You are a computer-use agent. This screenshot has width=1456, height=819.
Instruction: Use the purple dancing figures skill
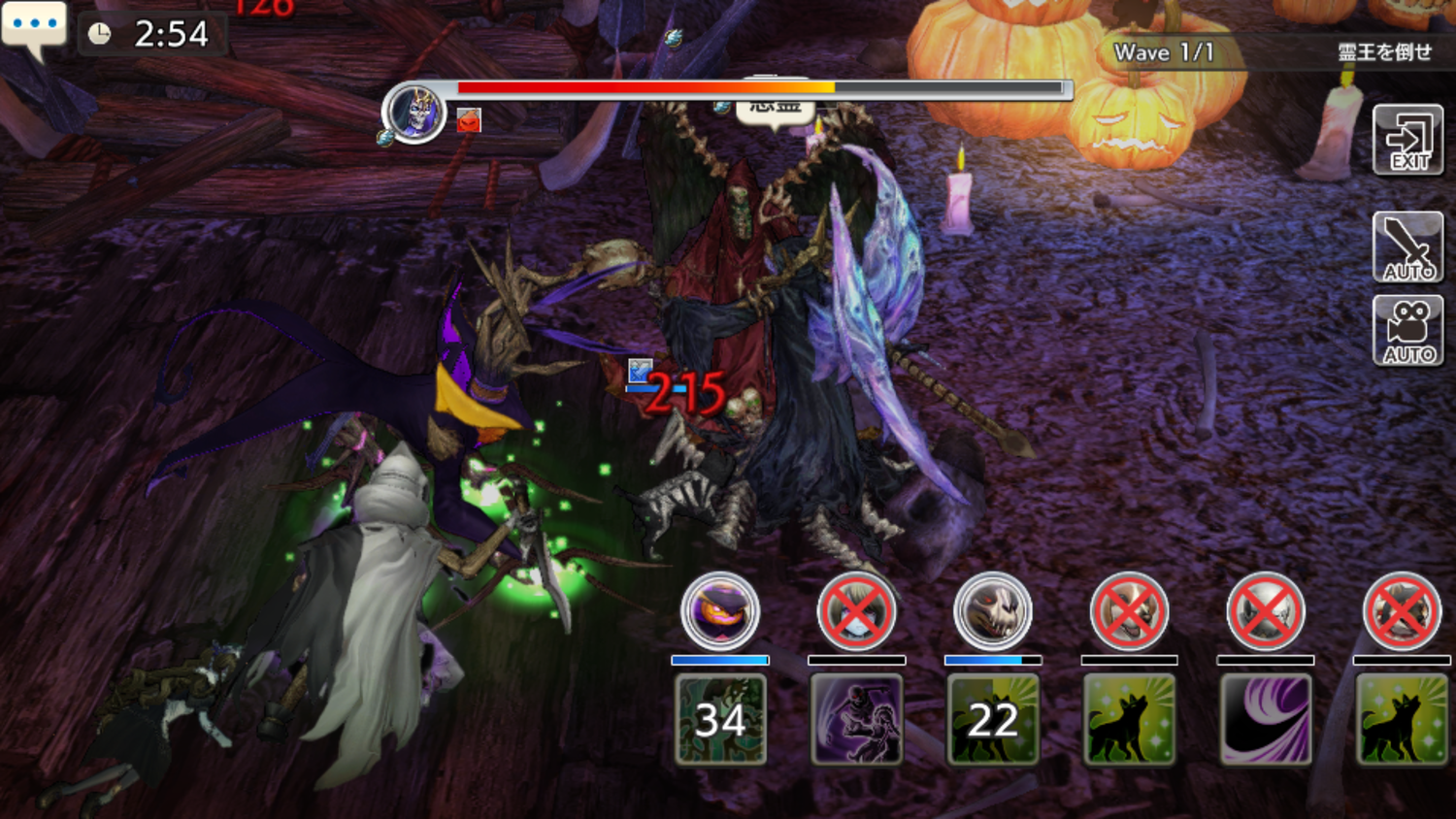(856, 719)
